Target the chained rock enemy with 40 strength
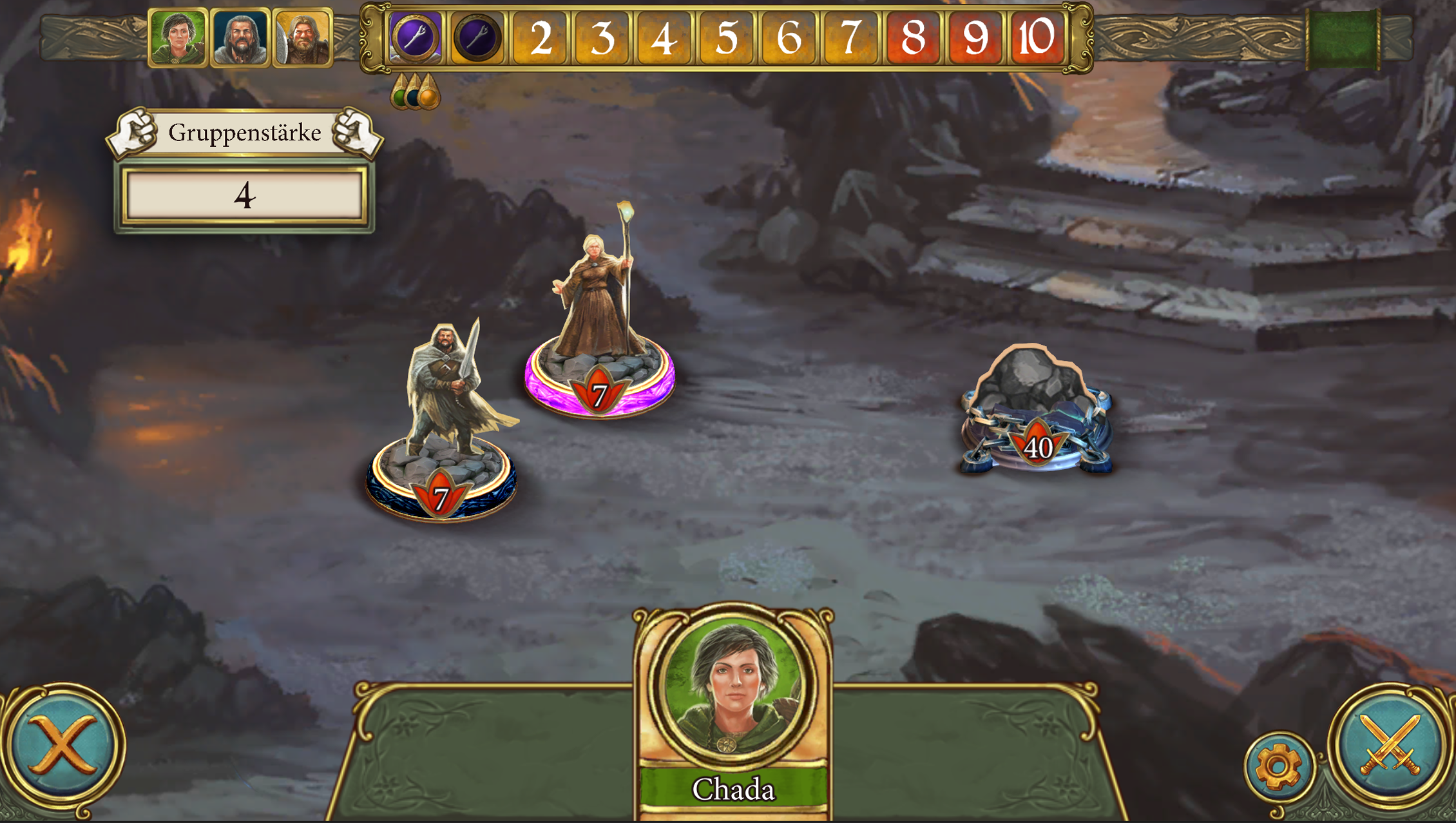 click(1036, 409)
